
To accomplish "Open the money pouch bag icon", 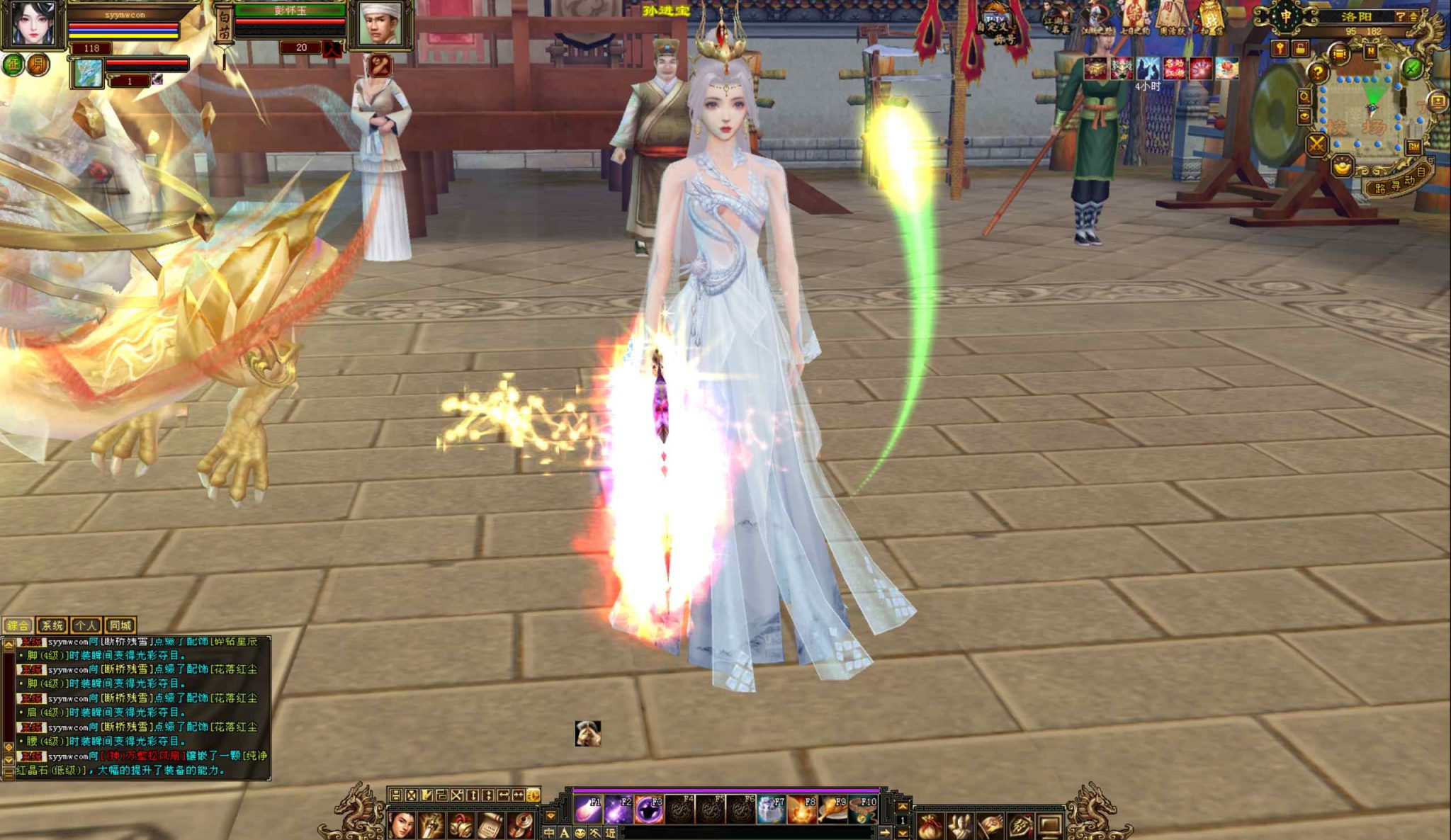I will [x=930, y=826].
